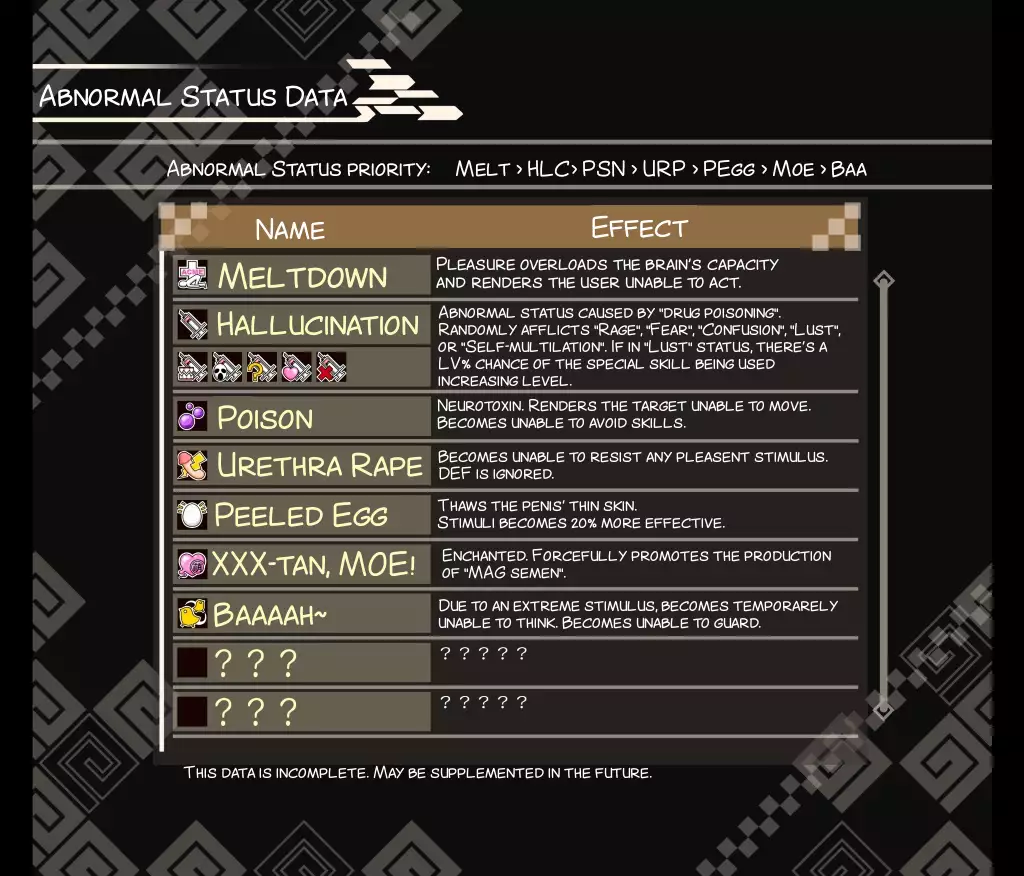This screenshot has width=1024, height=876.
Task: Select the Peeled Egg status row
Action: 301,515
